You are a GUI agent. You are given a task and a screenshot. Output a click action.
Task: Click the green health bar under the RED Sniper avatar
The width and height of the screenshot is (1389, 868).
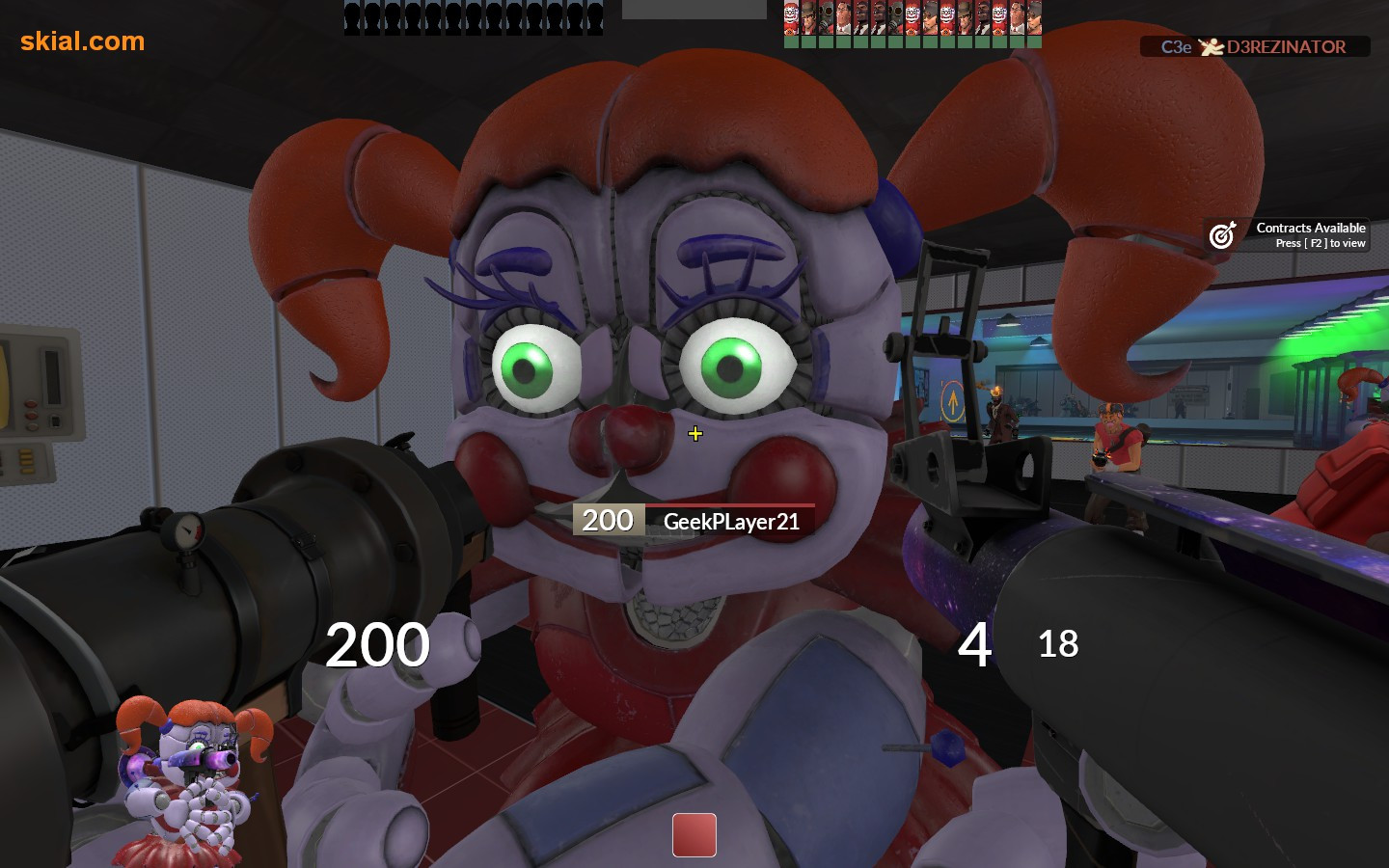click(807, 41)
